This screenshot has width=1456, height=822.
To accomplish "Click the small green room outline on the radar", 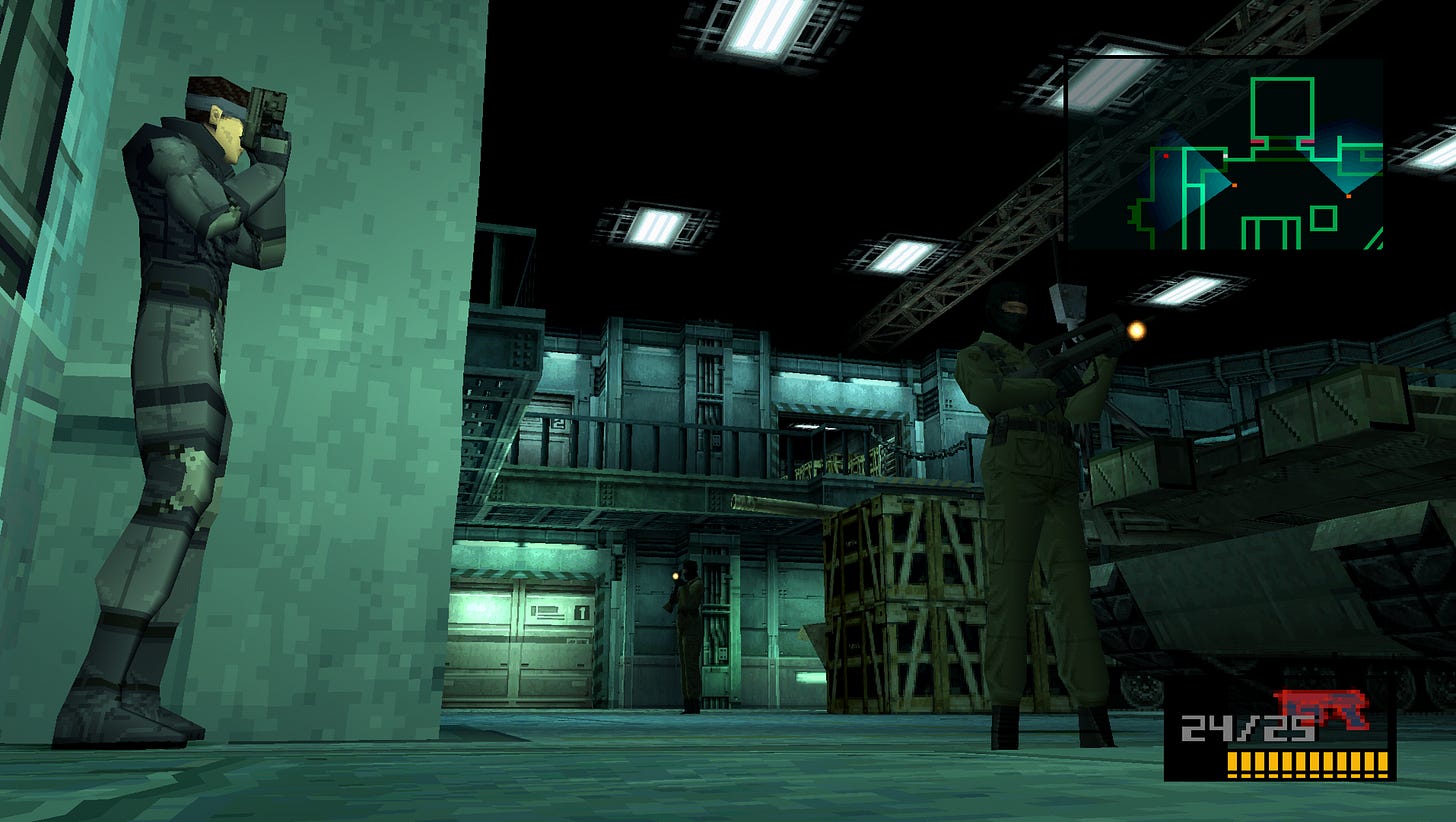I will 1324,217.
